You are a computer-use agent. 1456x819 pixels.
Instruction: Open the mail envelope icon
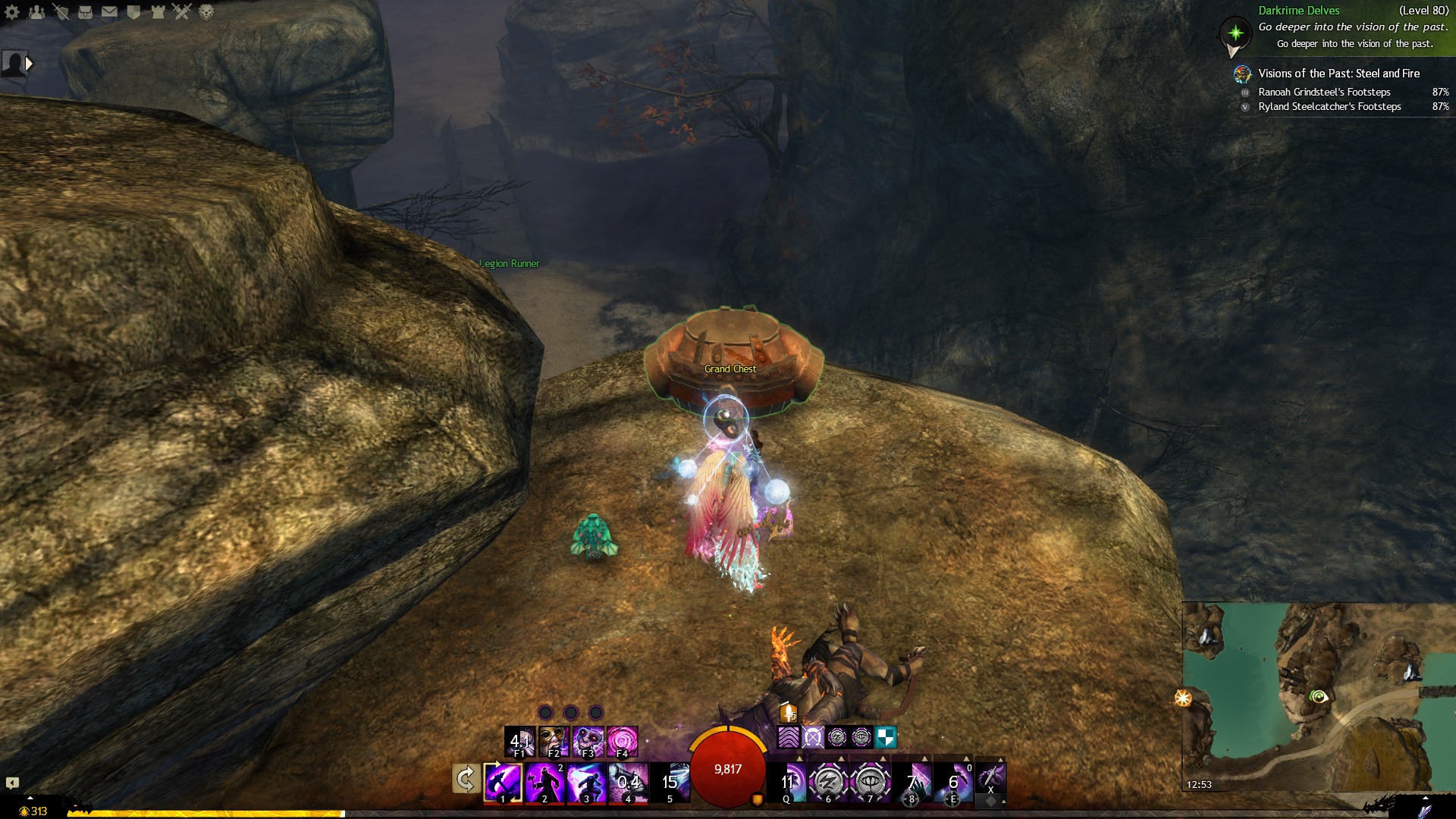tap(109, 12)
